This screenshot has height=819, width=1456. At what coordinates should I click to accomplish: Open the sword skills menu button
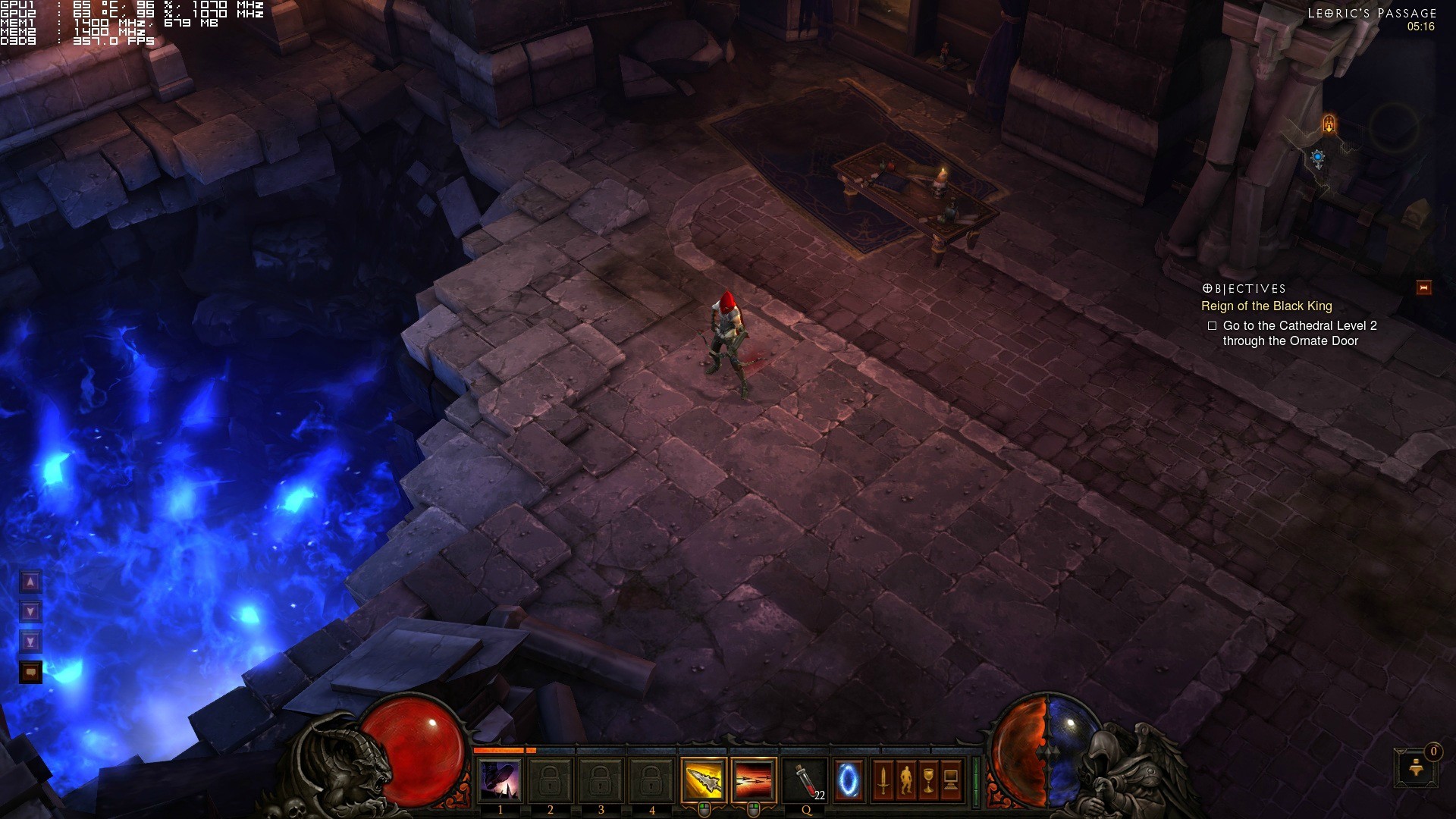coord(883,780)
